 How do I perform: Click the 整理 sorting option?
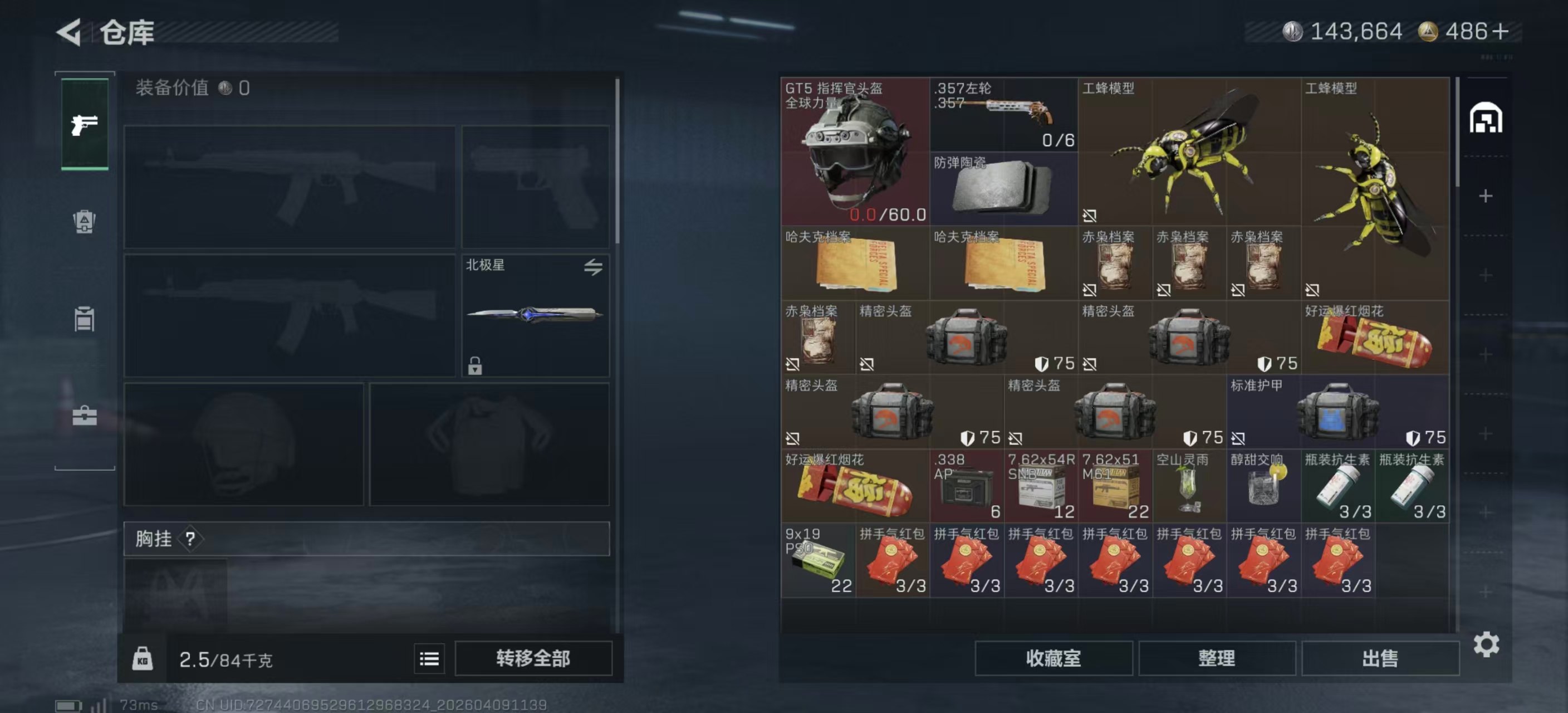[x=1218, y=659]
